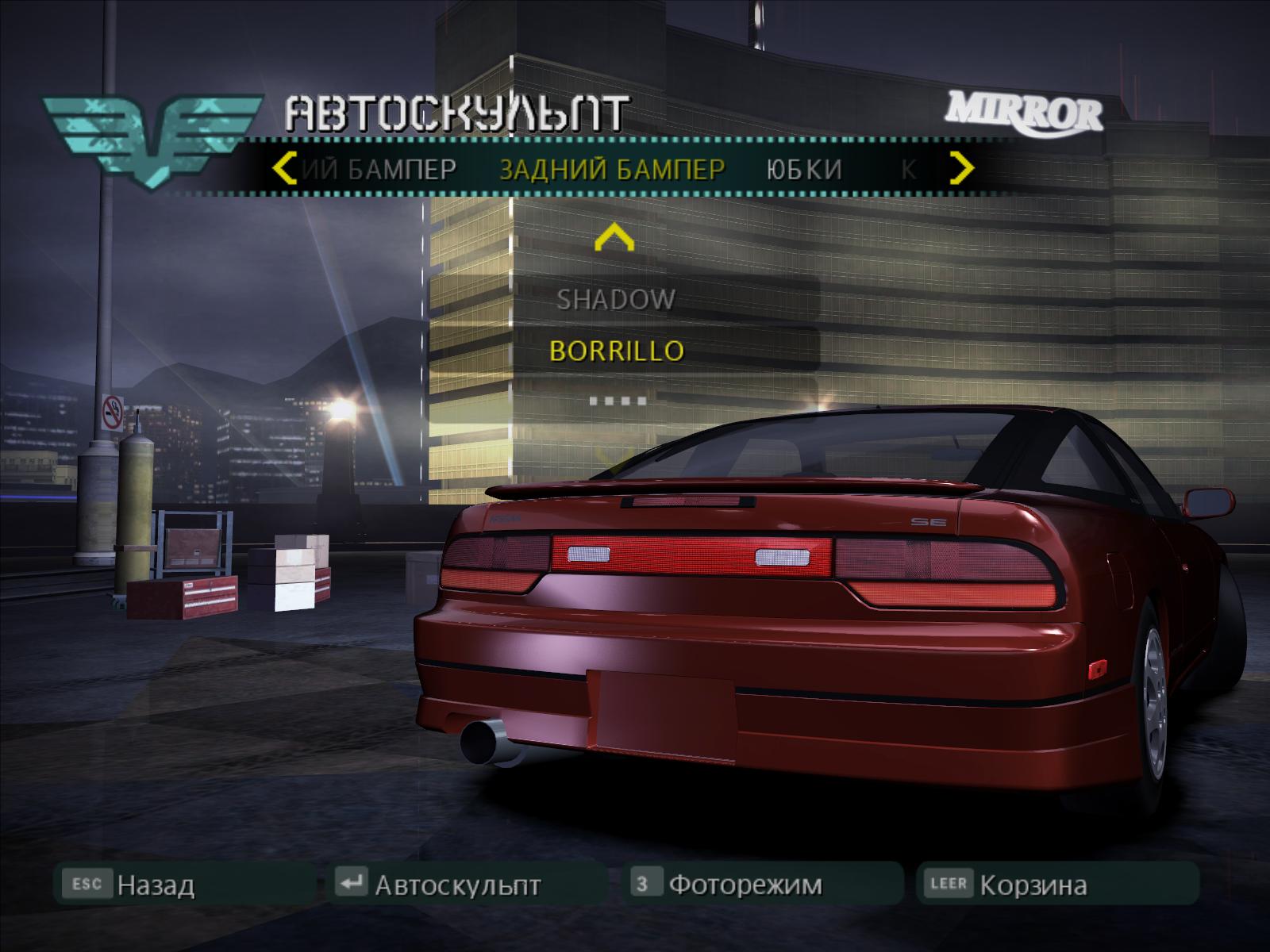Click the left yellow category arrow
This screenshot has width=1270, height=952.
(x=284, y=168)
